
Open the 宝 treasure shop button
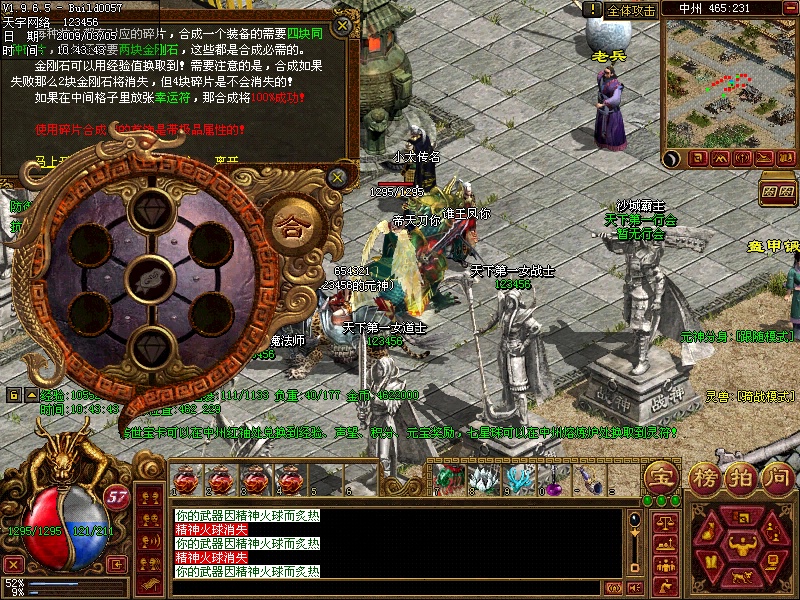(x=661, y=475)
